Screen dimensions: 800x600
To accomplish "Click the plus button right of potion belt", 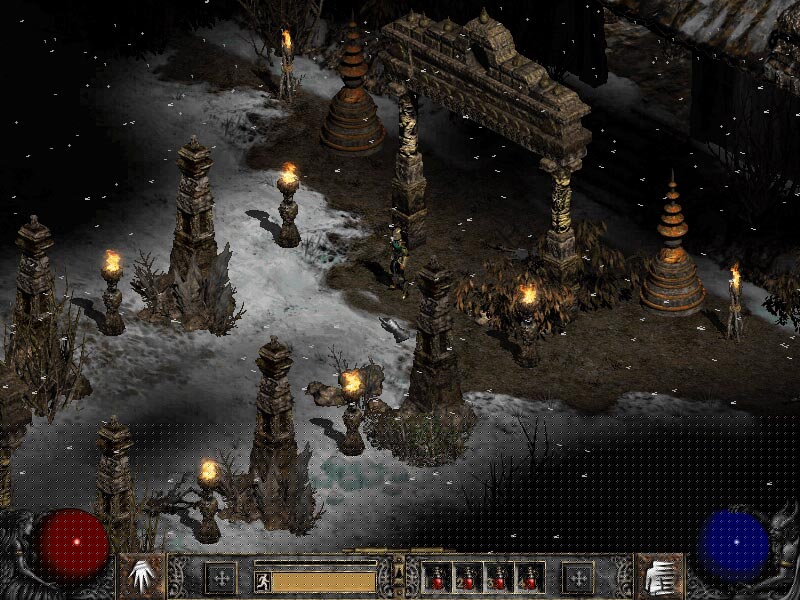I will pyautogui.click(x=577, y=578).
